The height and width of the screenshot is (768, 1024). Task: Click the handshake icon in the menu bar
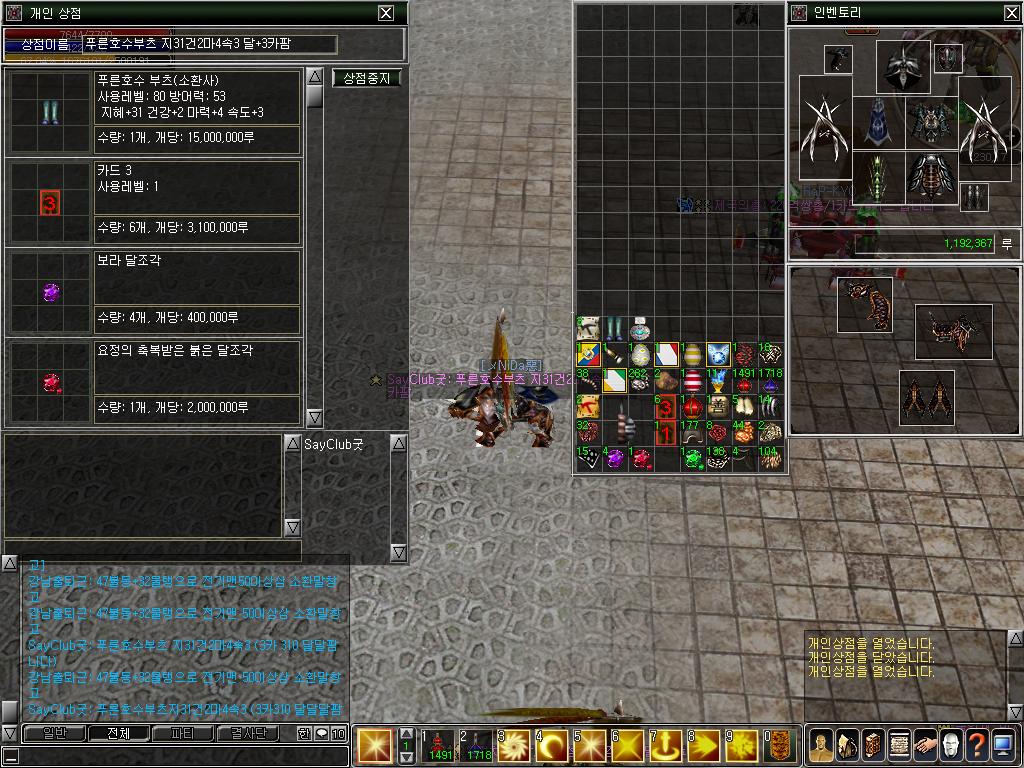[925, 746]
